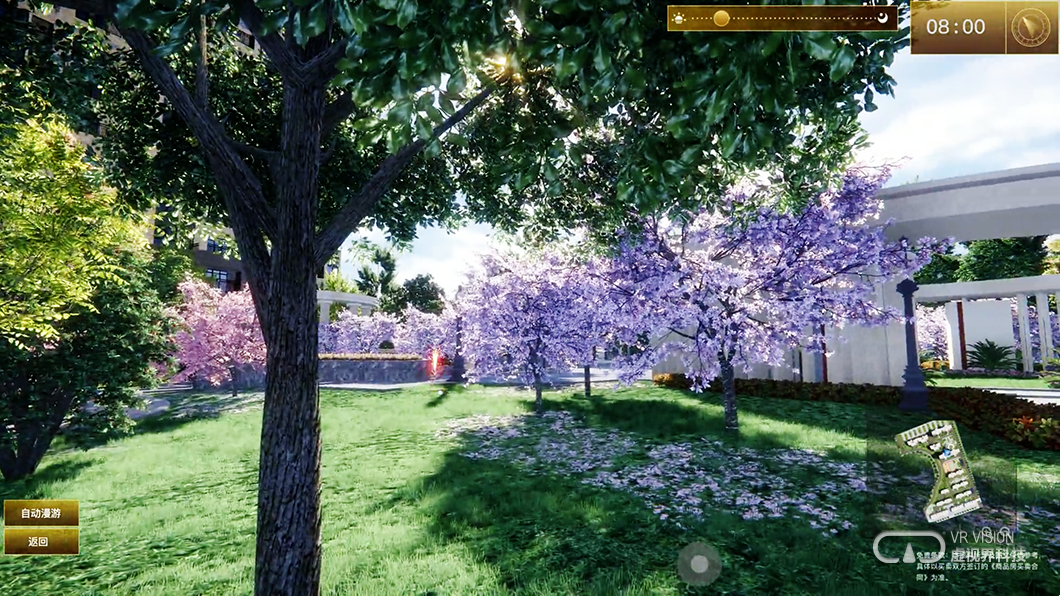Open the site plan minimap
The image size is (1060, 596).
click(x=938, y=469)
